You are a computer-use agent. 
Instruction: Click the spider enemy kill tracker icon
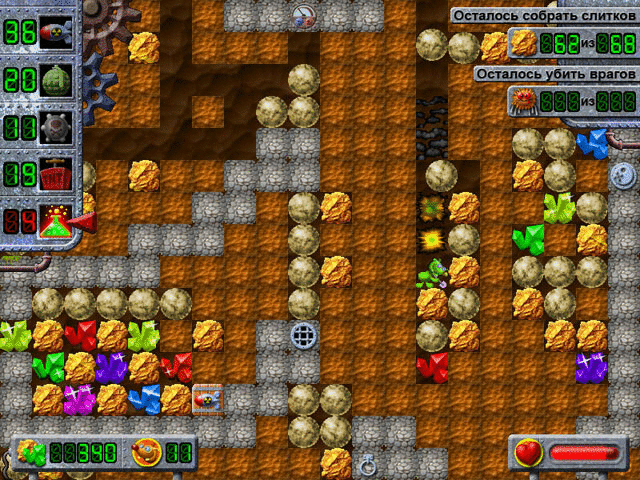[524, 100]
